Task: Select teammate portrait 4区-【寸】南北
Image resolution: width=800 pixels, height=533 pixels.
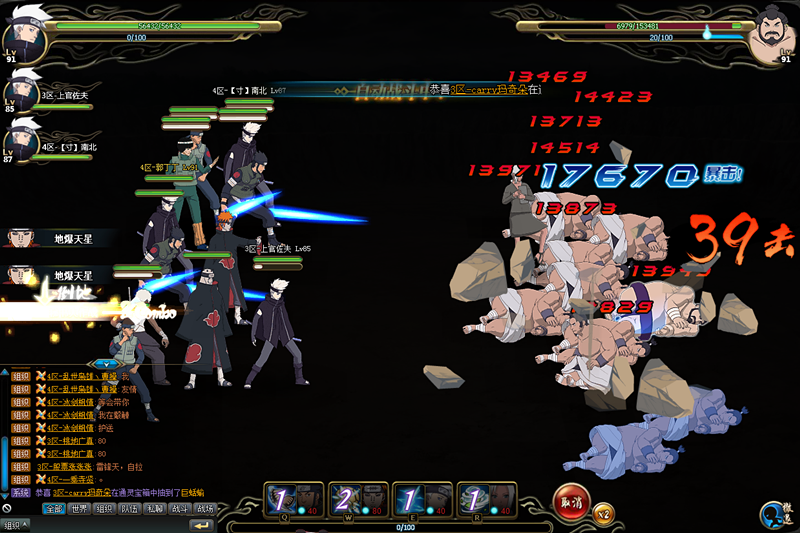Action: coord(21,140)
